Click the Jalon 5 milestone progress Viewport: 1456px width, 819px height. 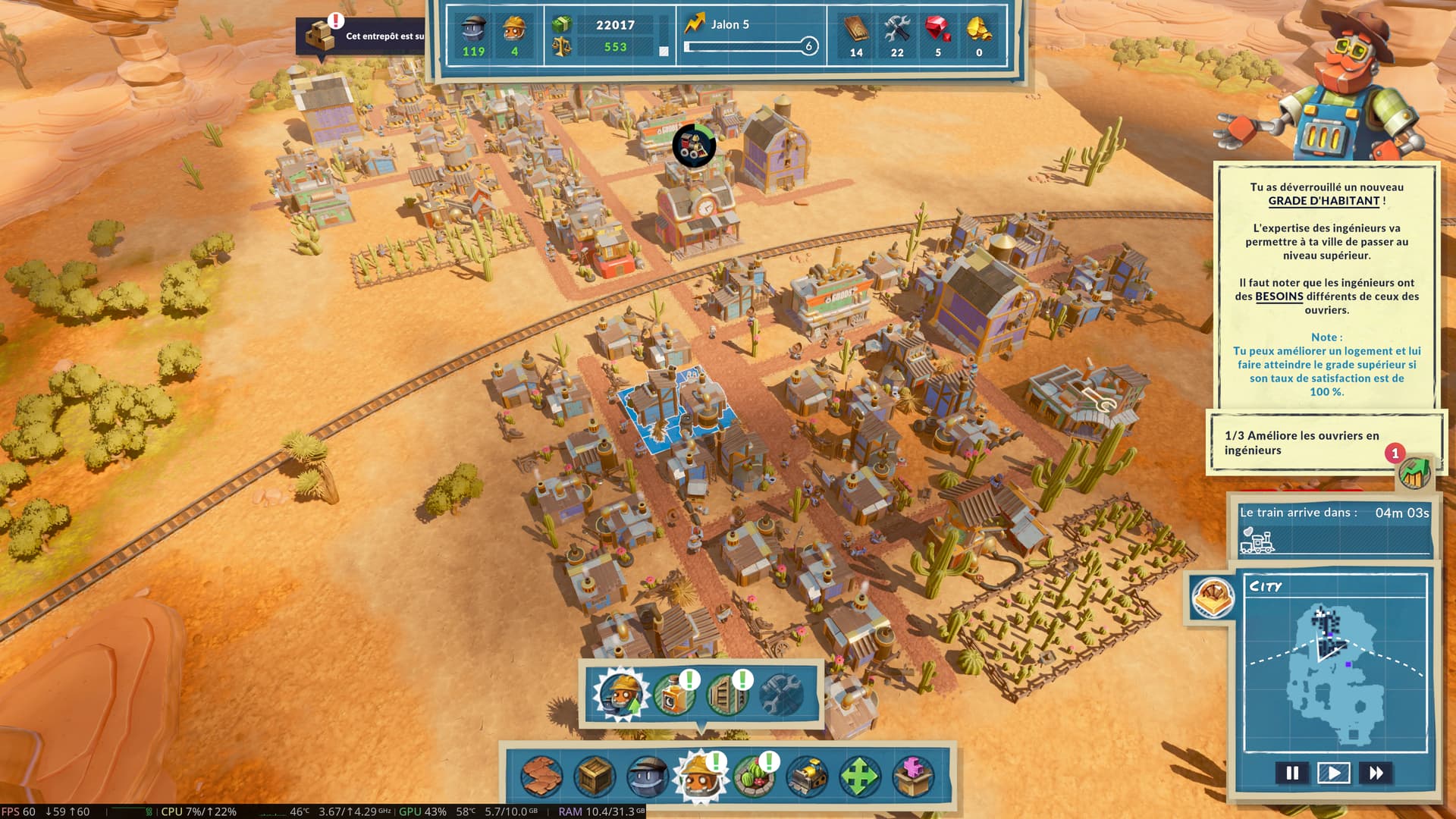click(x=749, y=36)
